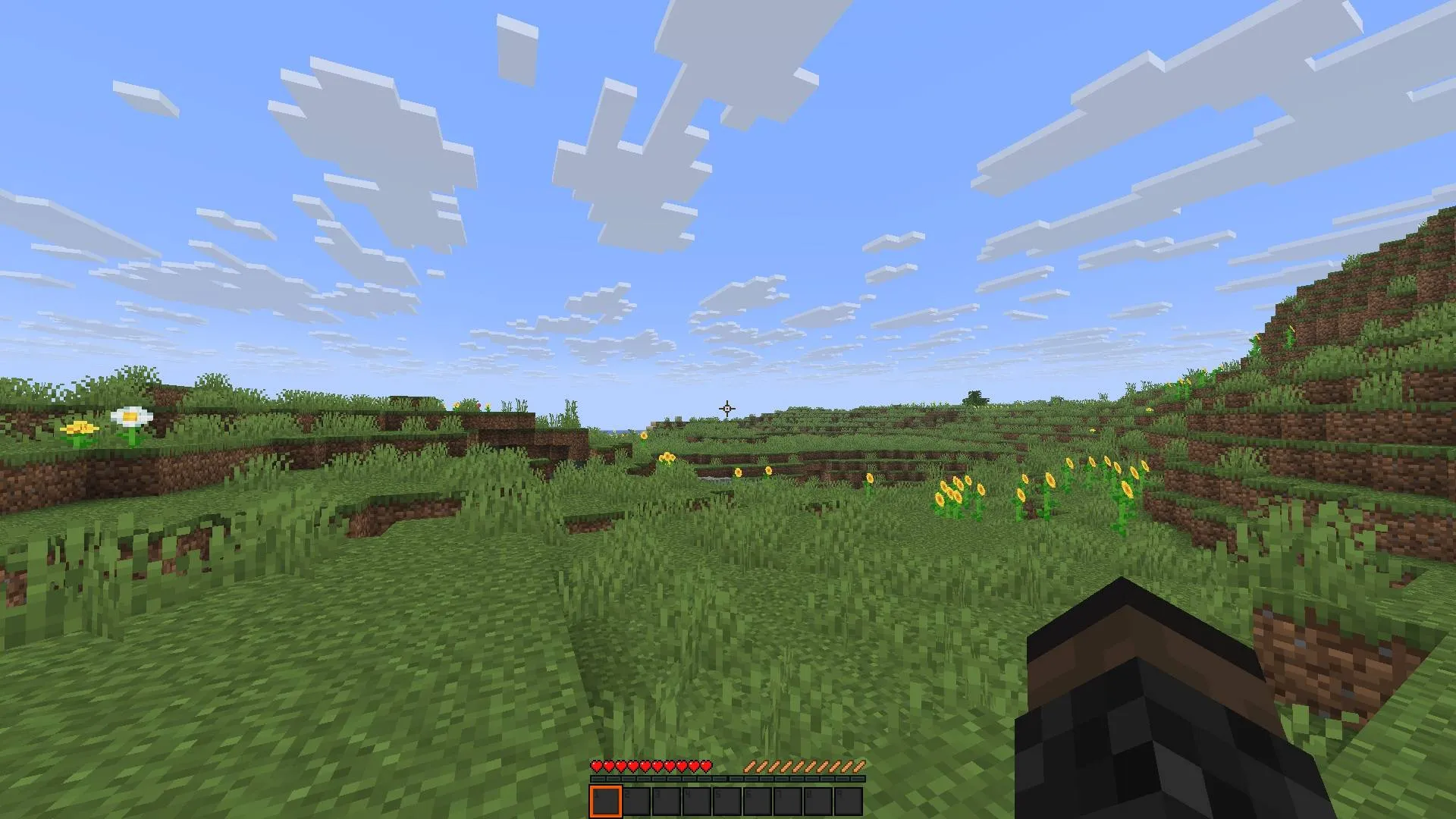Click the rightmost heart in health bar
The width and height of the screenshot is (1456, 819).
point(707,766)
